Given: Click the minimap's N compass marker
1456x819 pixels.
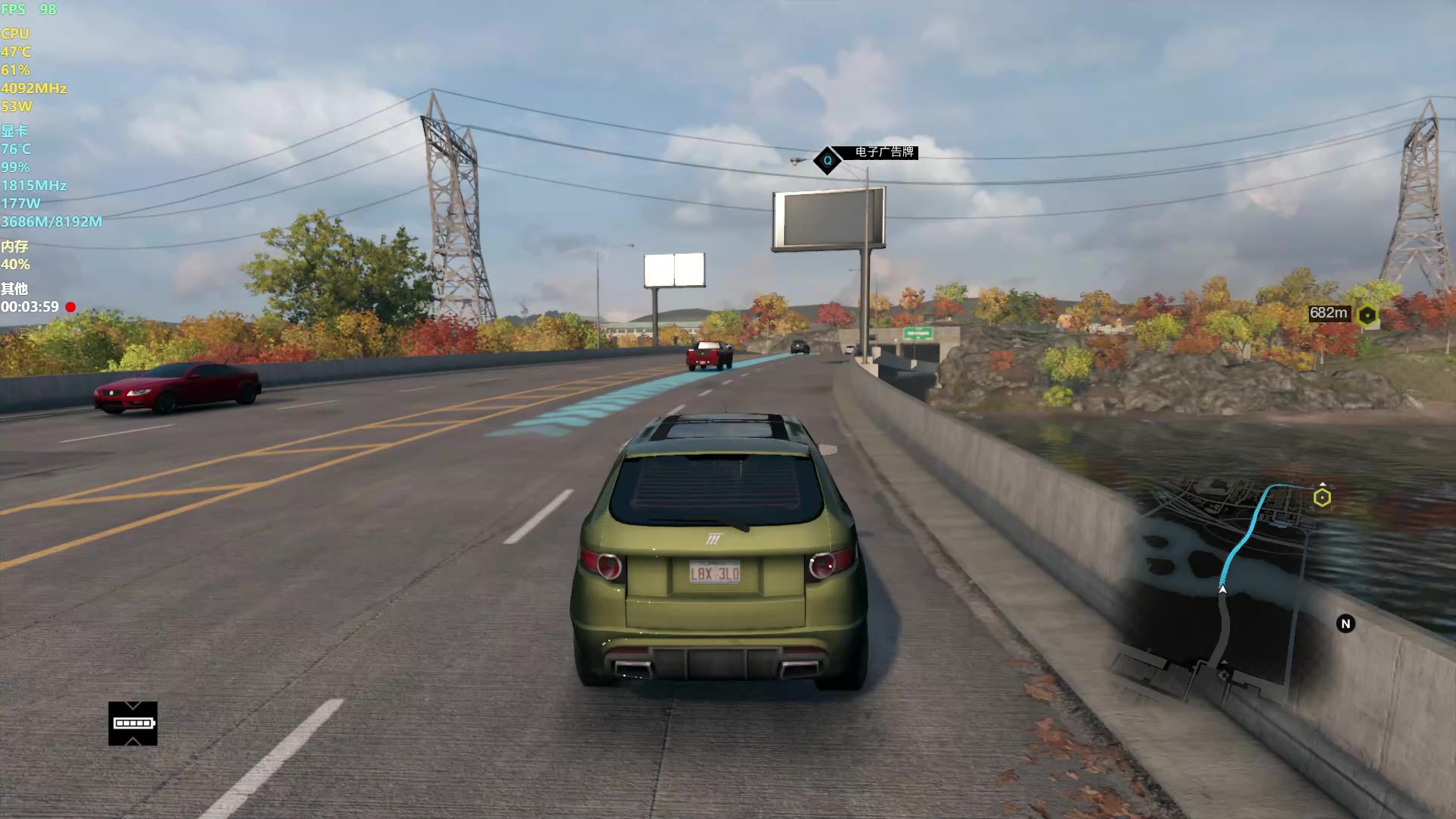Looking at the screenshot, I should pyautogui.click(x=1345, y=624).
